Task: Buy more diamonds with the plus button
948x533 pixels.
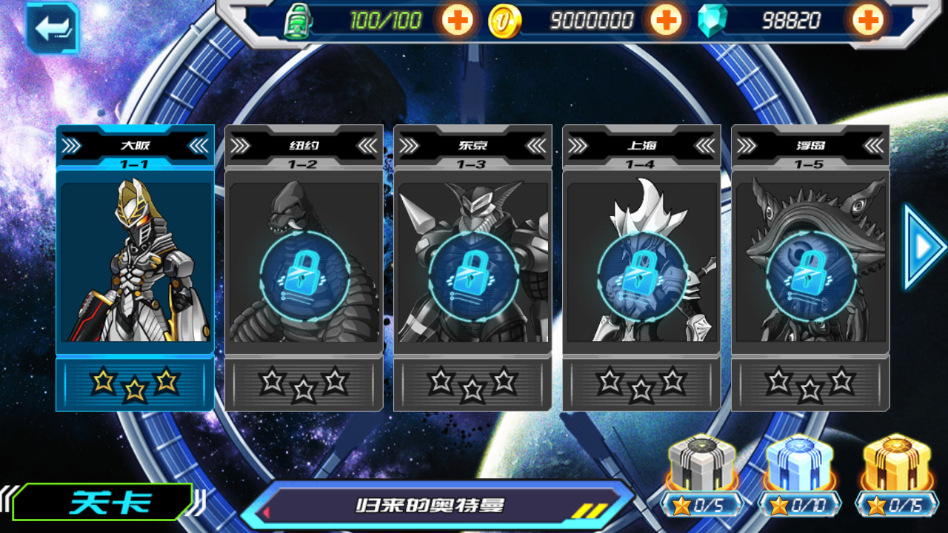Action: point(868,19)
